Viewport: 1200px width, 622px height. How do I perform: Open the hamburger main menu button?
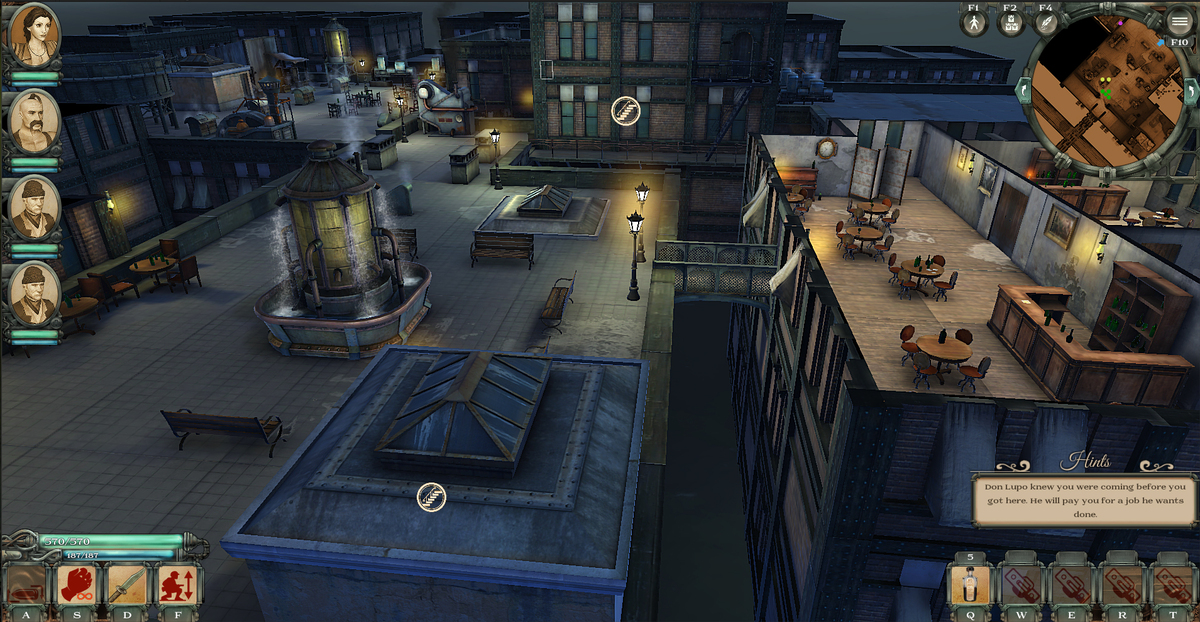coord(1181,23)
